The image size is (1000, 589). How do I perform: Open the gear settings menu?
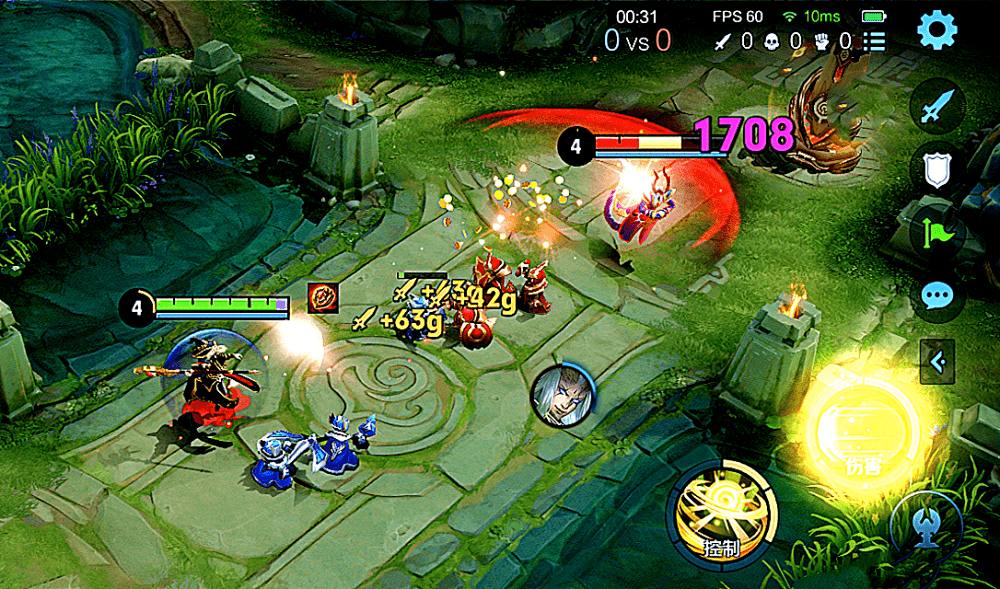click(937, 30)
